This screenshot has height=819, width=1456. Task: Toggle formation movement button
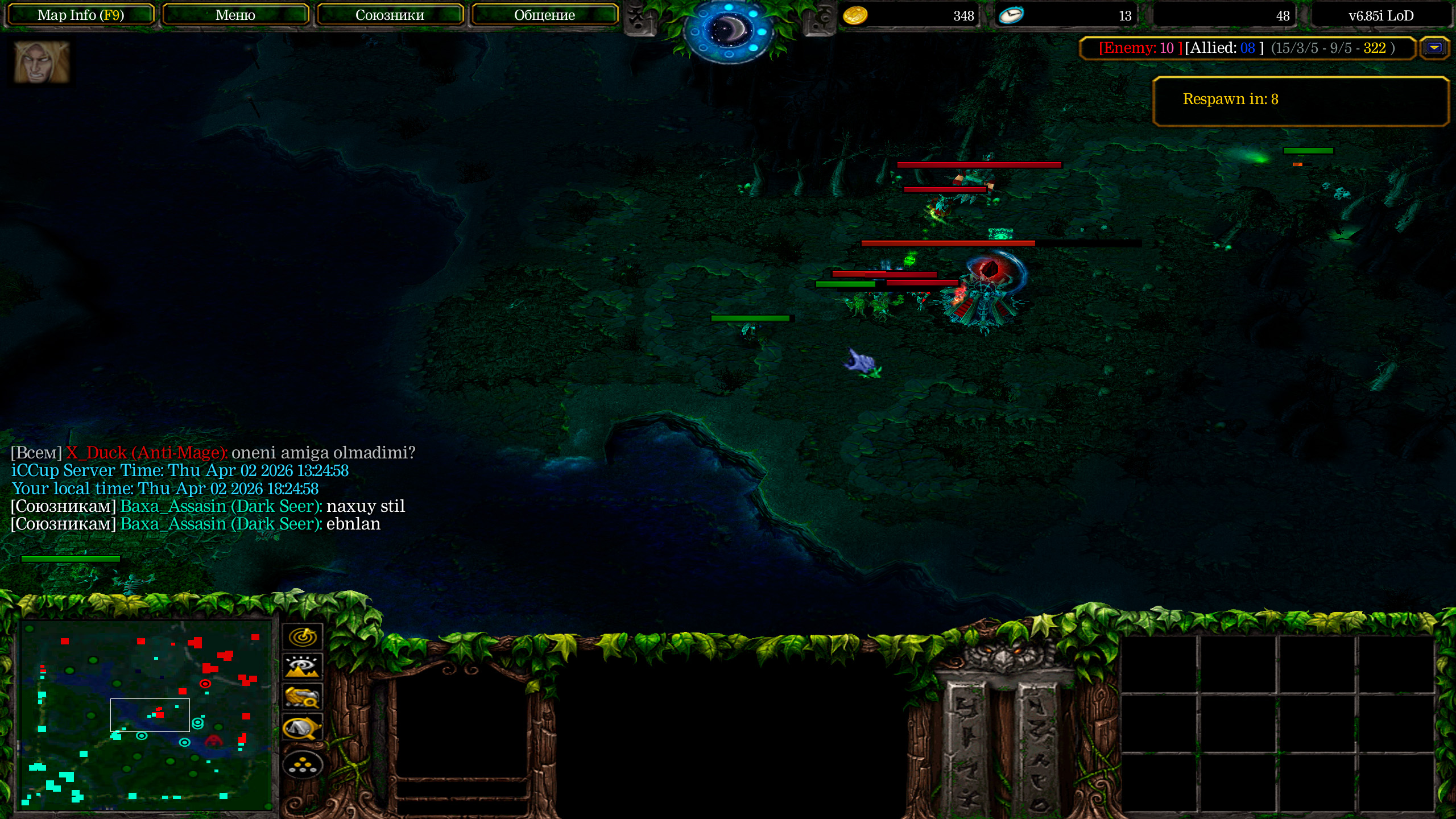point(303,766)
